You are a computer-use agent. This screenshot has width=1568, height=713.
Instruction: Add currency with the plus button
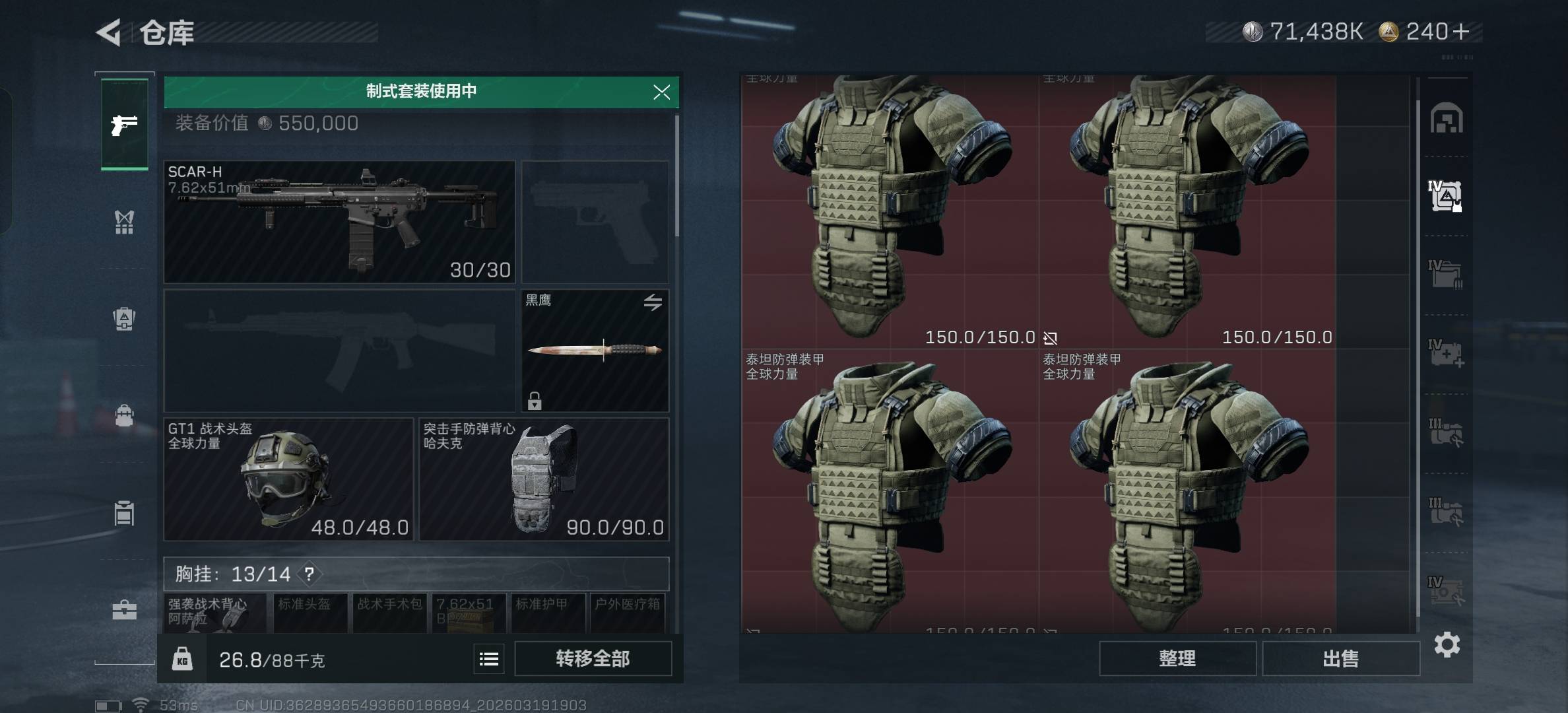point(1460,32)
